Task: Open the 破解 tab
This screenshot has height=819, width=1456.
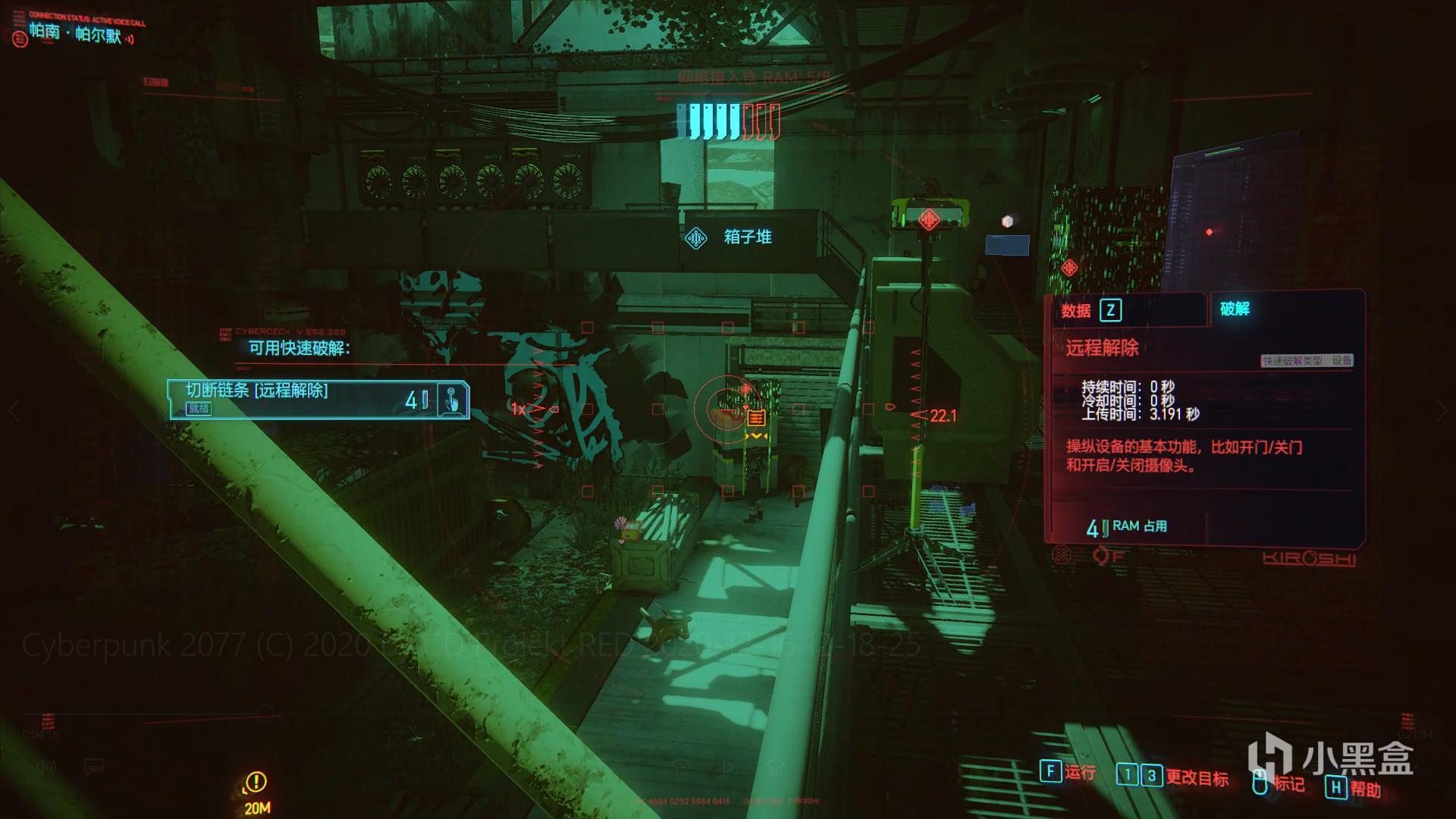Action: click(1235, 309)
